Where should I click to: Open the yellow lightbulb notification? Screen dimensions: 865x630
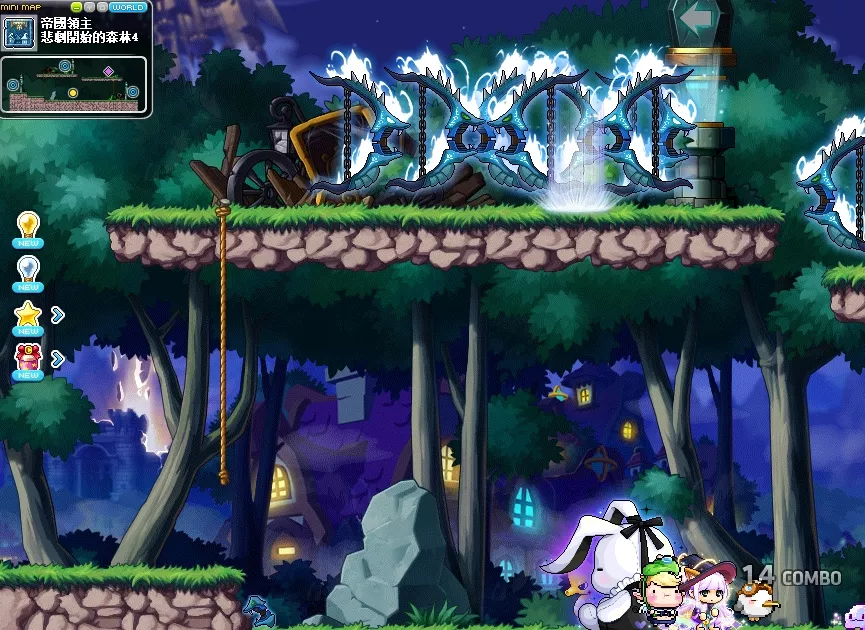pos(28,225)
